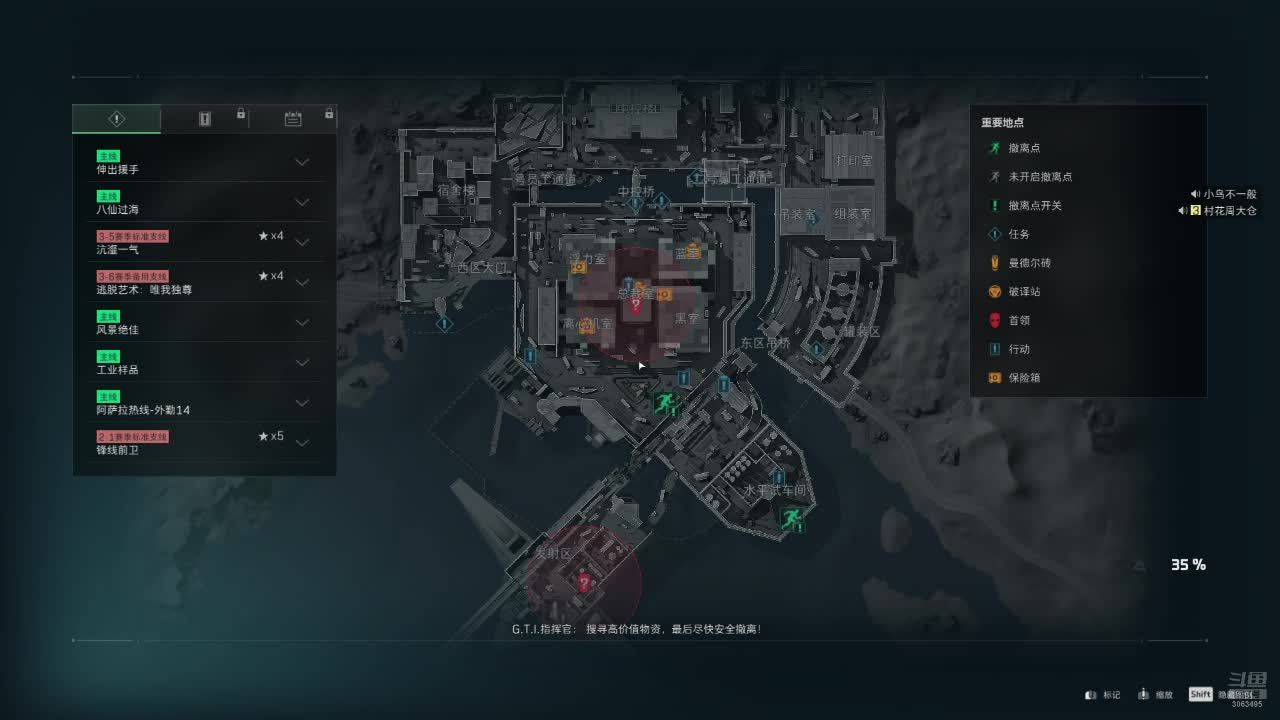Select the green extraction marker near 水平试车间
Screen dimensions: 1280x720
point(792,518)
